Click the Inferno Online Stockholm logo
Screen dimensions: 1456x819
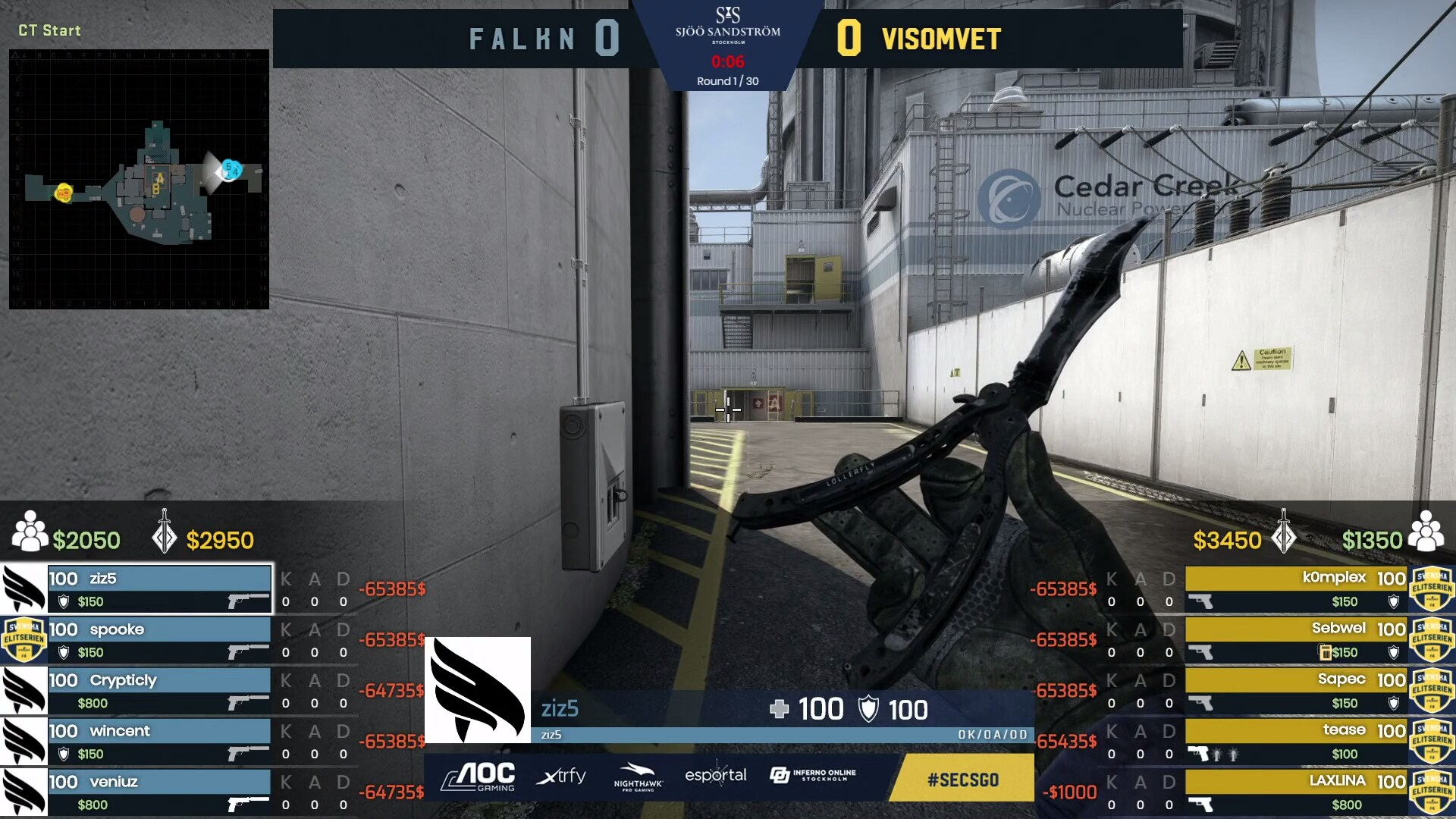[x=812, y=775]
